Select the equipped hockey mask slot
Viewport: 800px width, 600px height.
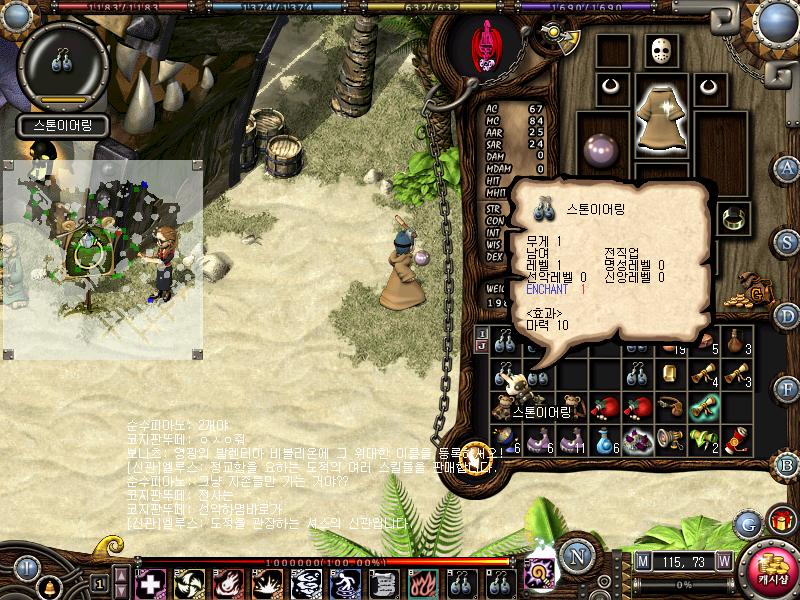pos(659,51)
